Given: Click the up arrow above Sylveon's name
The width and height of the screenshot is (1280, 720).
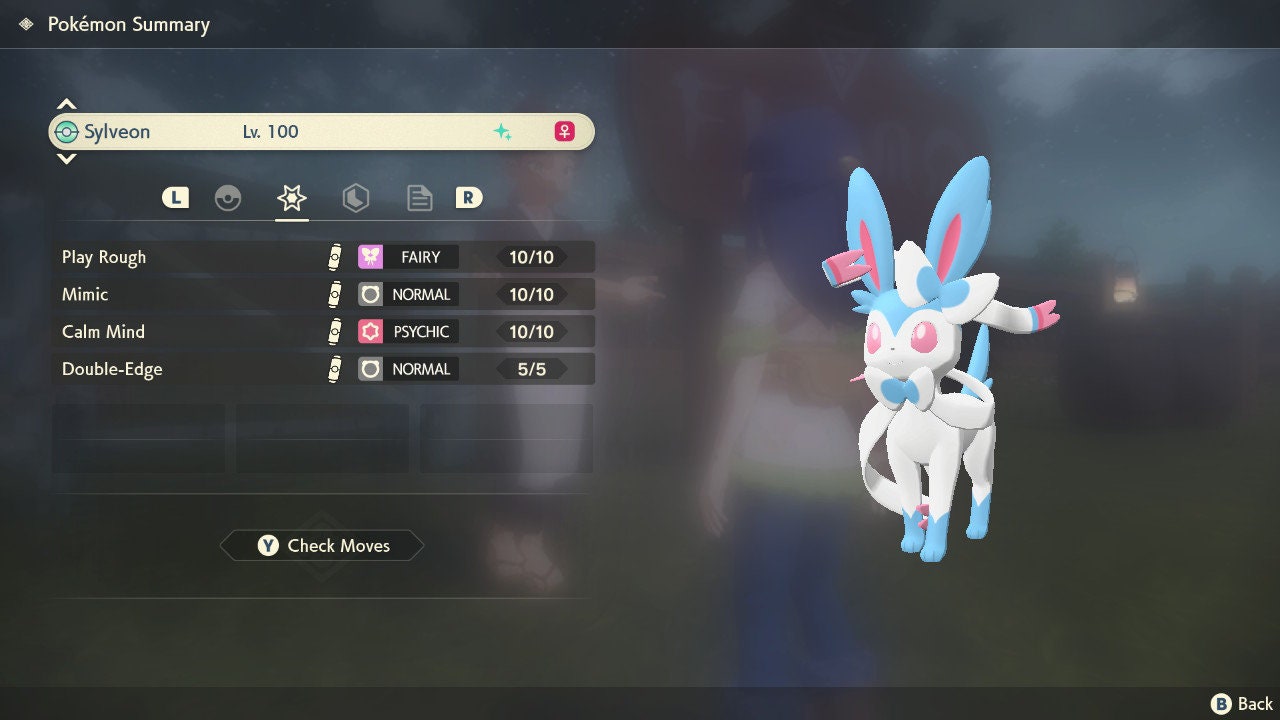Looking at the screenshot, I should click(x=66, y=104).
